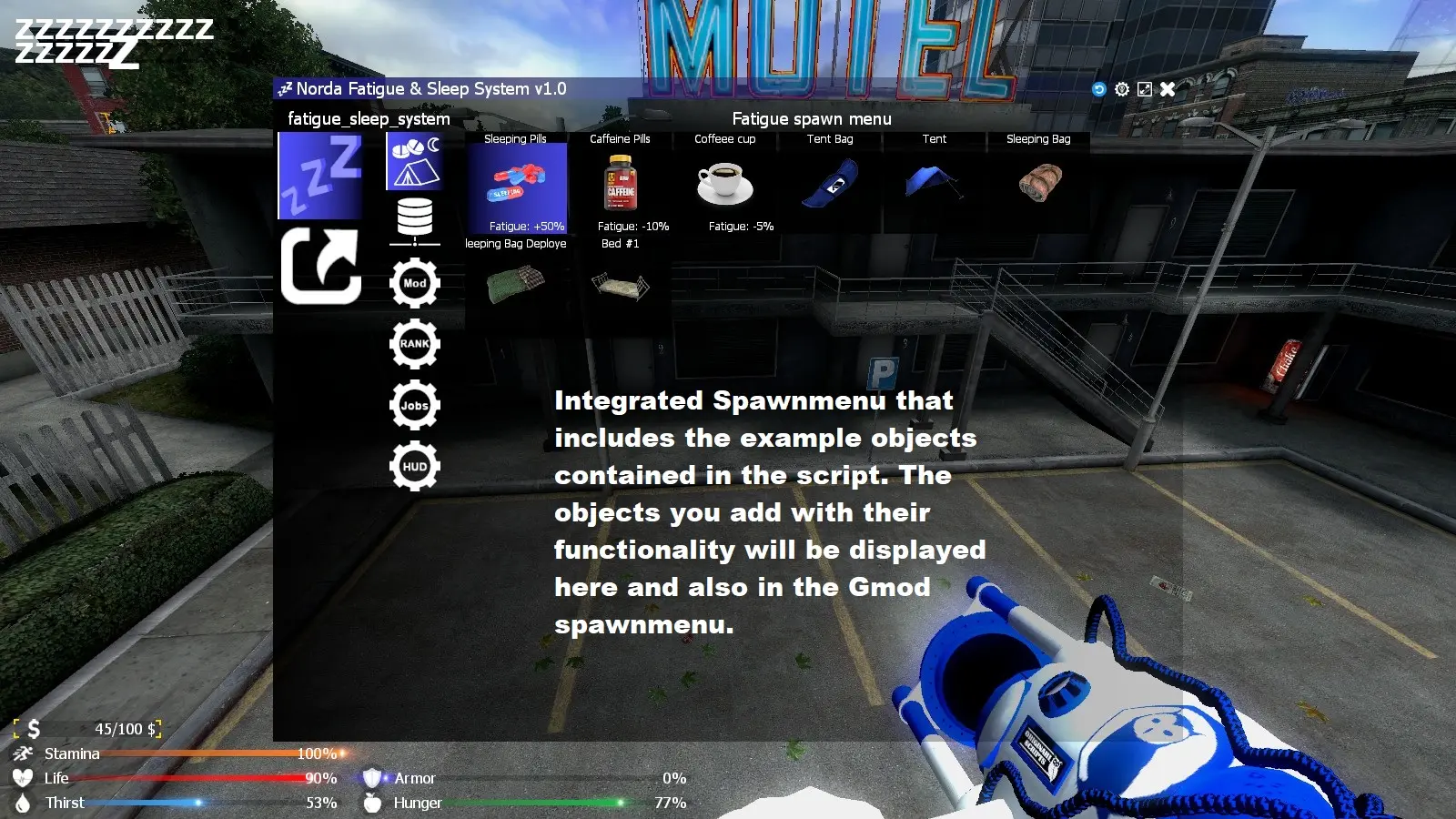Open the HUD settings gear icon
The width and height of the screenshot is (1456, 819).
pos(415,466)
